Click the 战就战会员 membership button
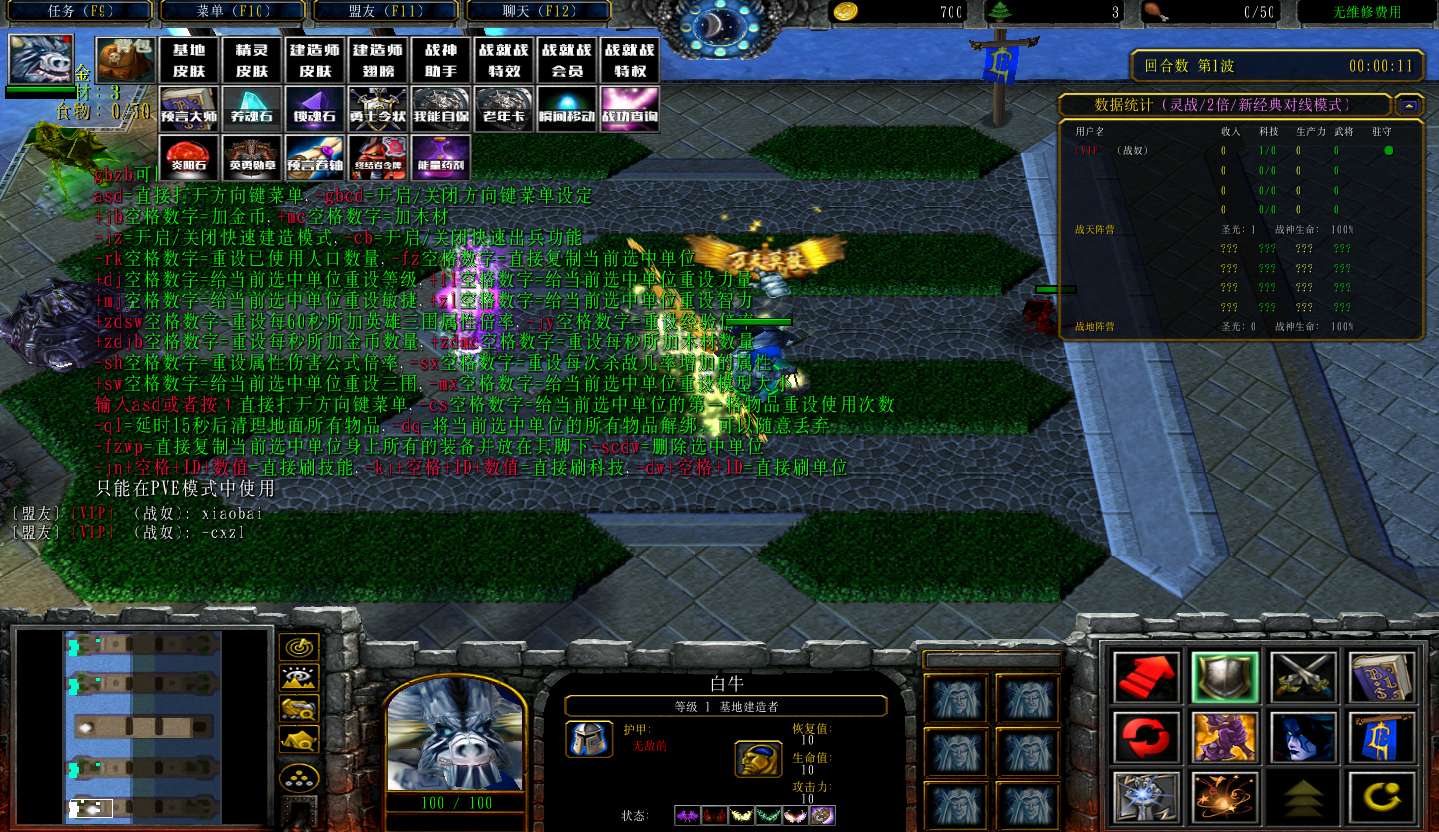 tap(566, 61)
